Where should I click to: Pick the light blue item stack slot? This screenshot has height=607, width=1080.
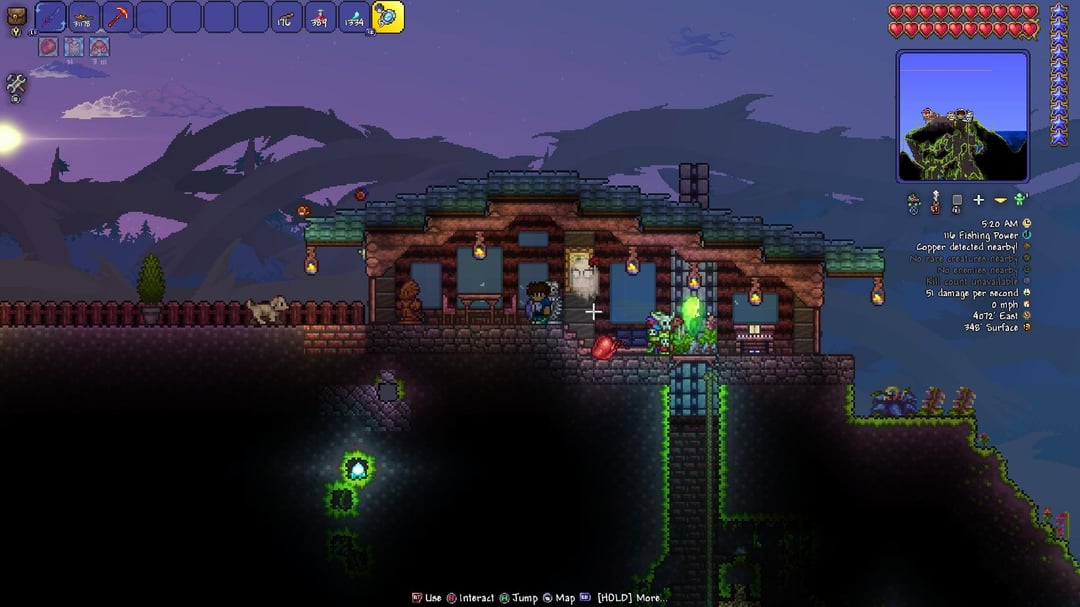[354, 17]
